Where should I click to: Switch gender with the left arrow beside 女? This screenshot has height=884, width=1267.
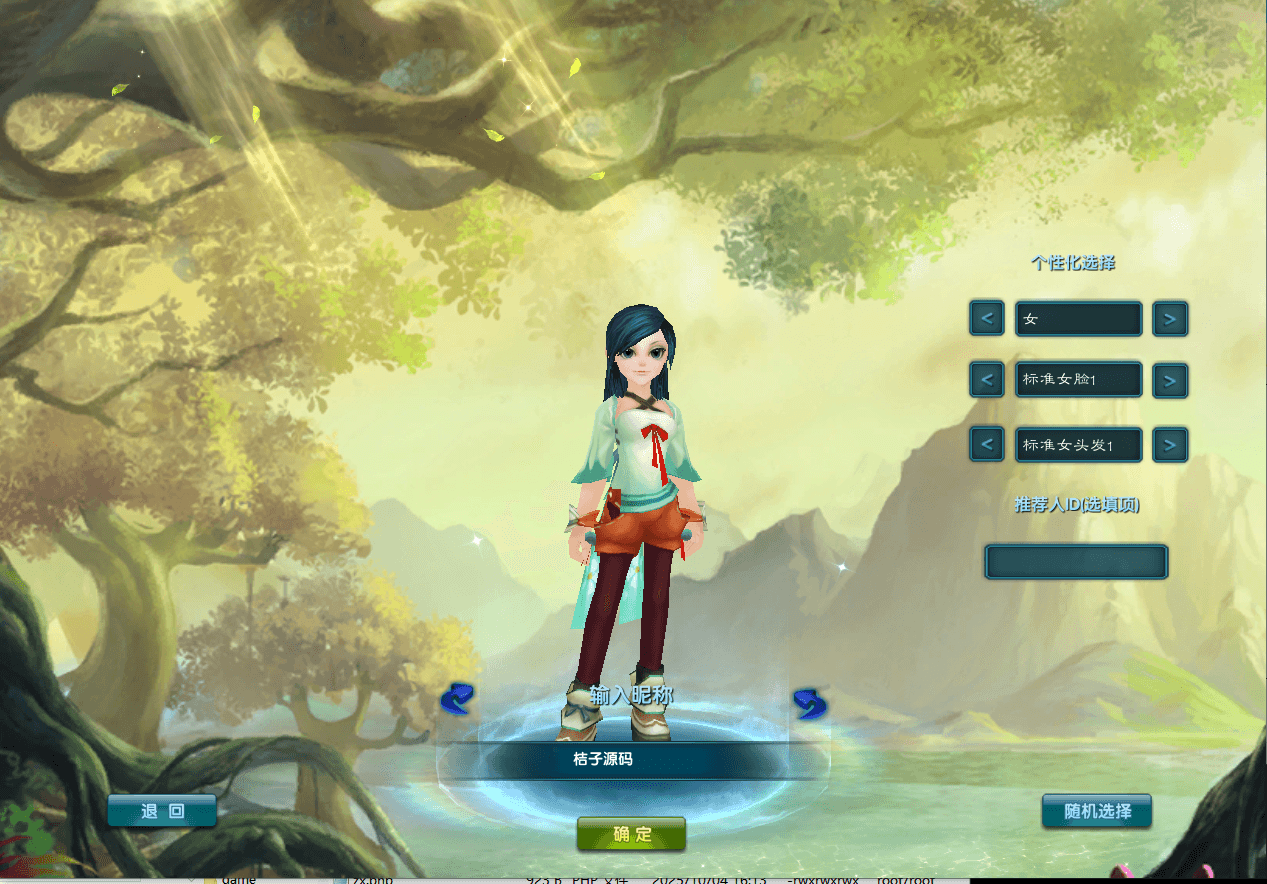[x=987, y=319]
